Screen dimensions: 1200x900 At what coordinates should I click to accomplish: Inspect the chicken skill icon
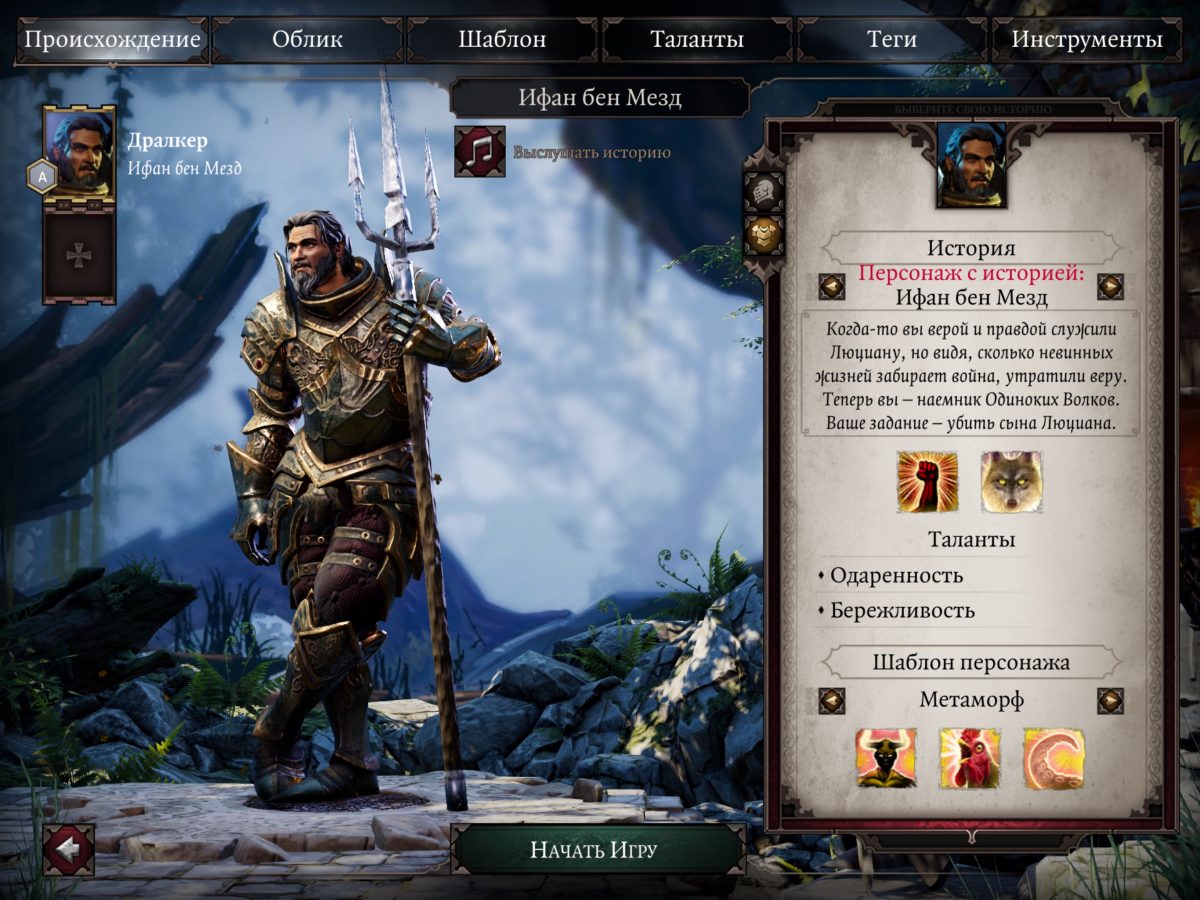point(970,758)
